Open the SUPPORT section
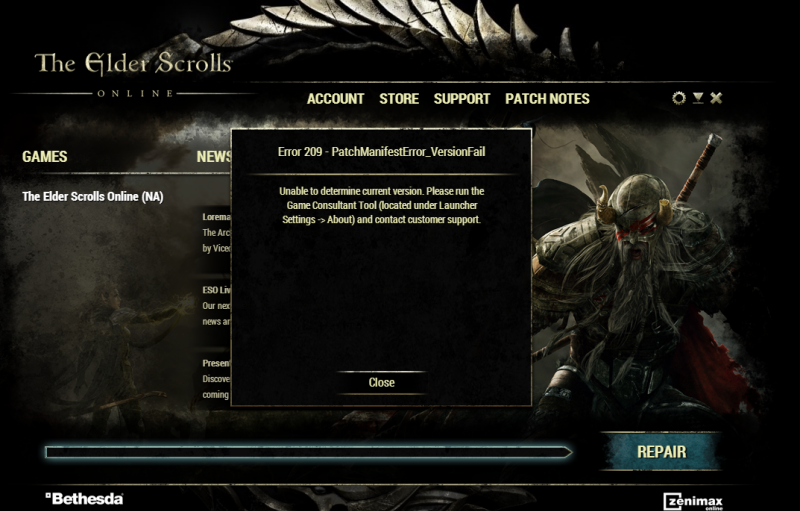This screenshot has height=511, width=800. (x=462, y=99)
